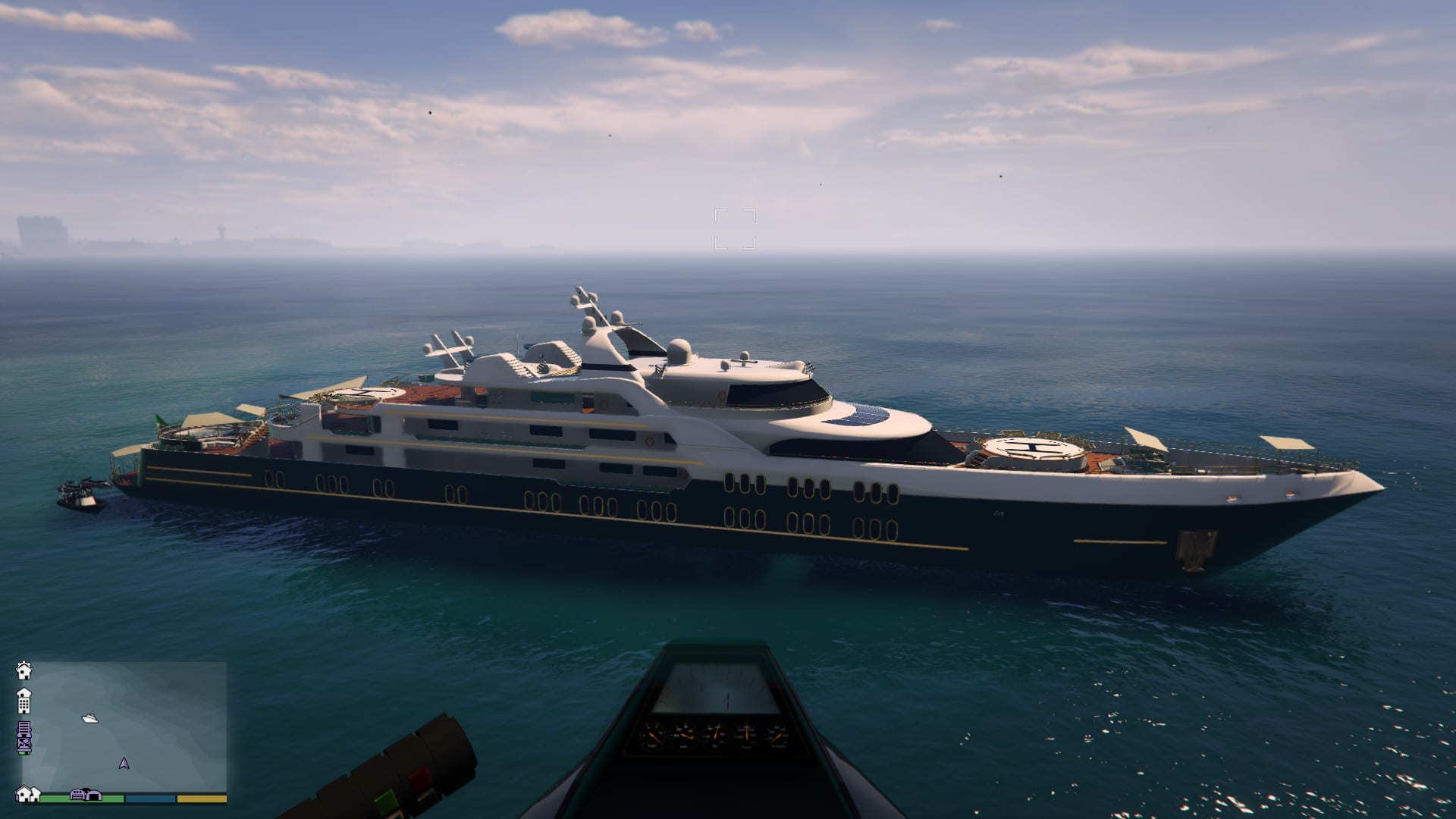Select the apartment building blip on minimap
1456x819 pixels.
click(24, 701)
